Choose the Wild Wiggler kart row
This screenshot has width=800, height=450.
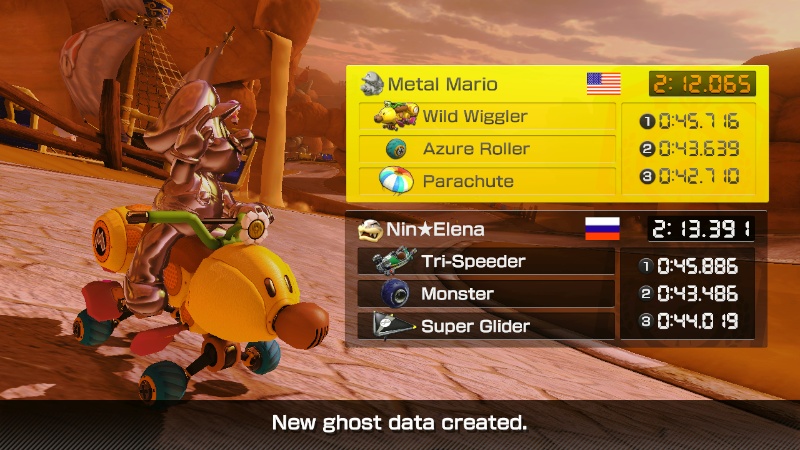(x=487, y=117)
